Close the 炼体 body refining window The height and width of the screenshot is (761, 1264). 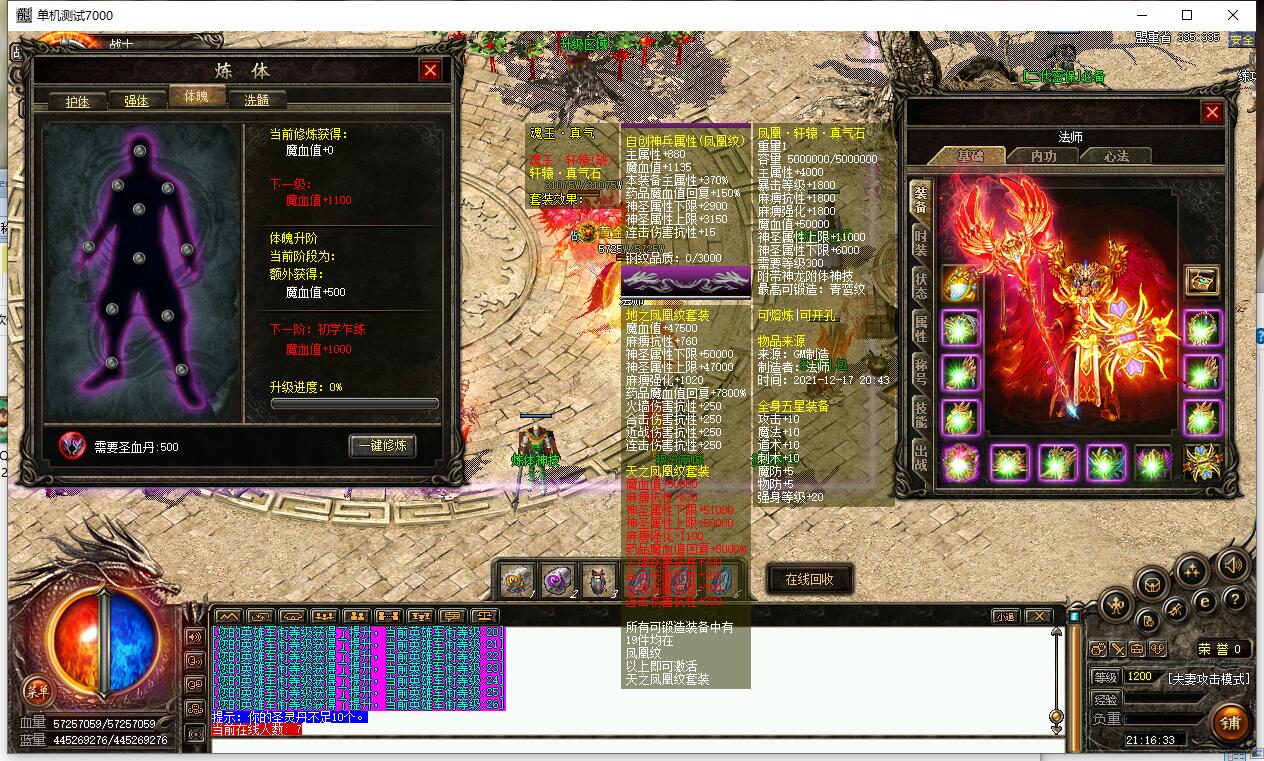click(430, 70)
